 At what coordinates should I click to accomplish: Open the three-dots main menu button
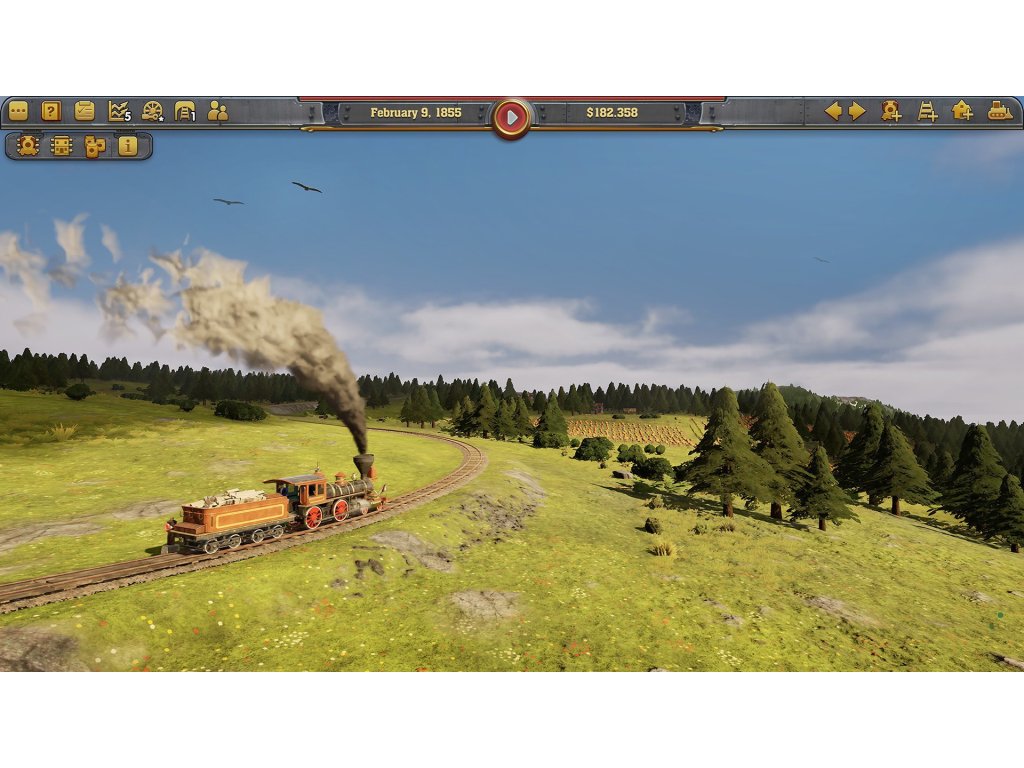(x=18, y=111)
